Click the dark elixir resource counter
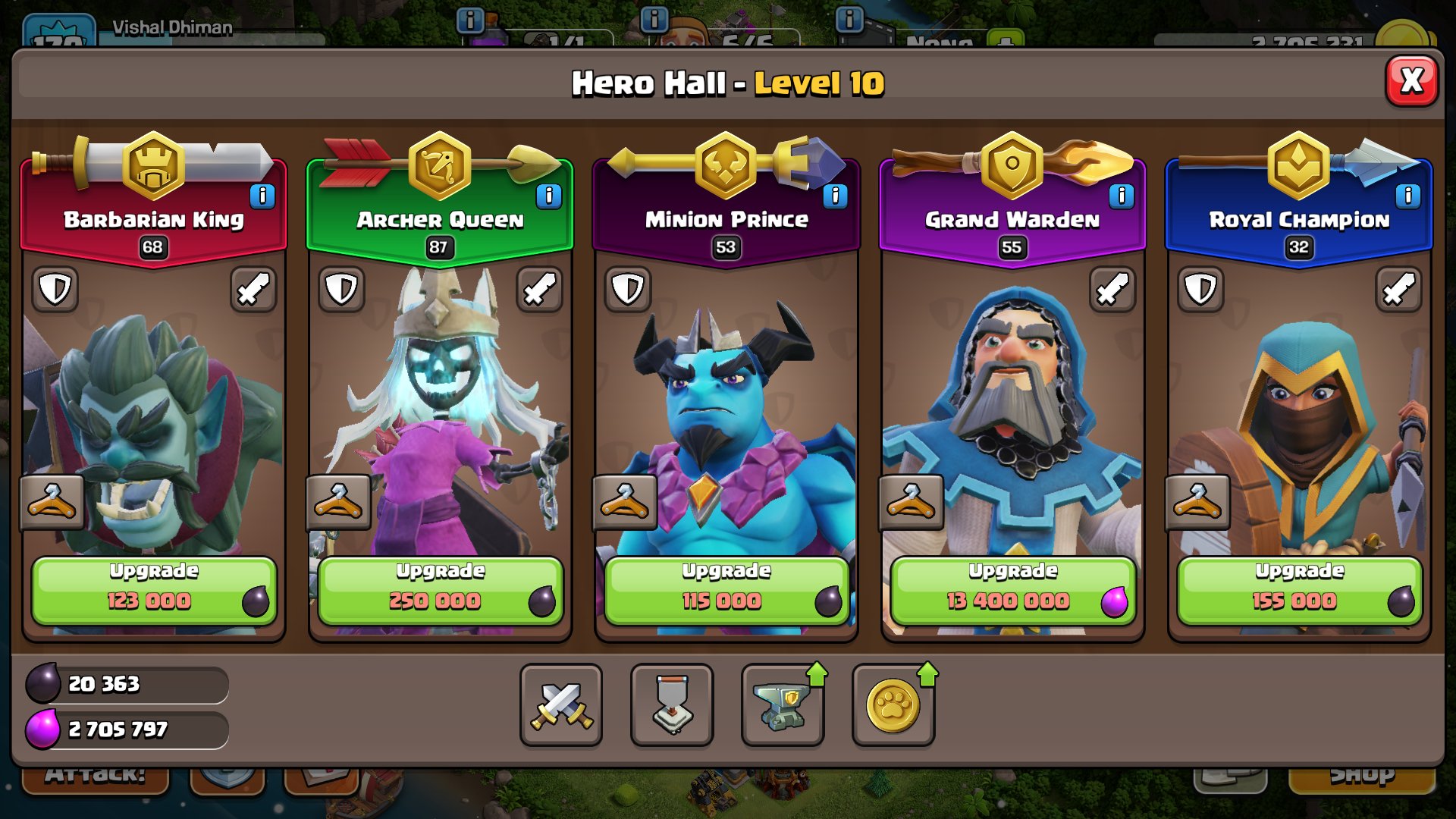 (x=125, y=684)
